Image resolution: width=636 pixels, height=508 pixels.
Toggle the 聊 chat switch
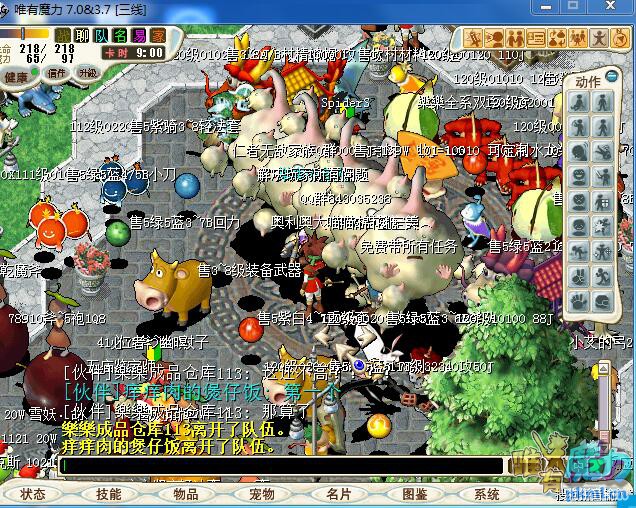pyautogui.click(x=83, y=35)
